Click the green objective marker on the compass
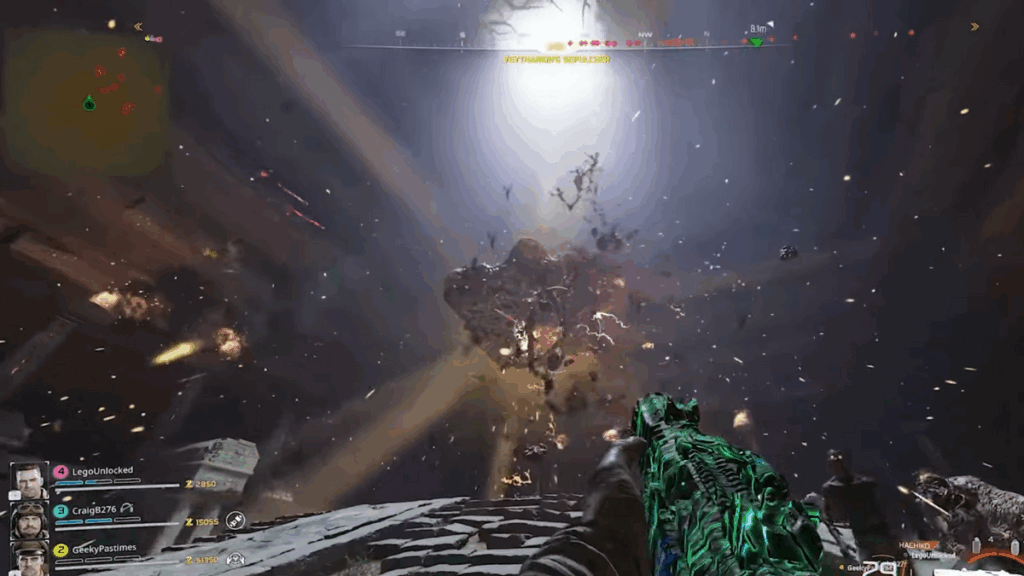 click(756, 41)
